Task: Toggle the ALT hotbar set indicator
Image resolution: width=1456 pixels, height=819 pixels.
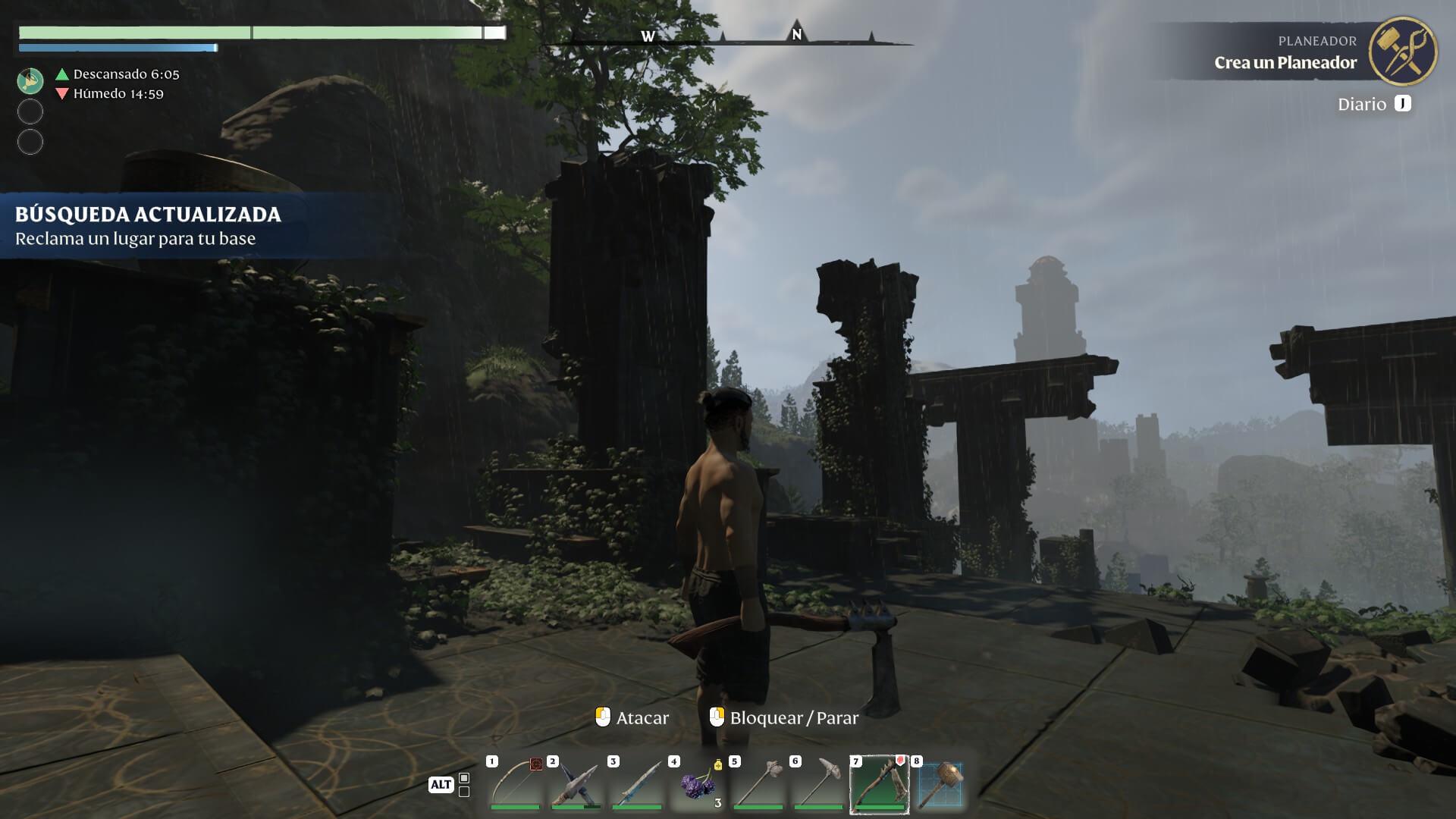Action: tap(441, 785)
